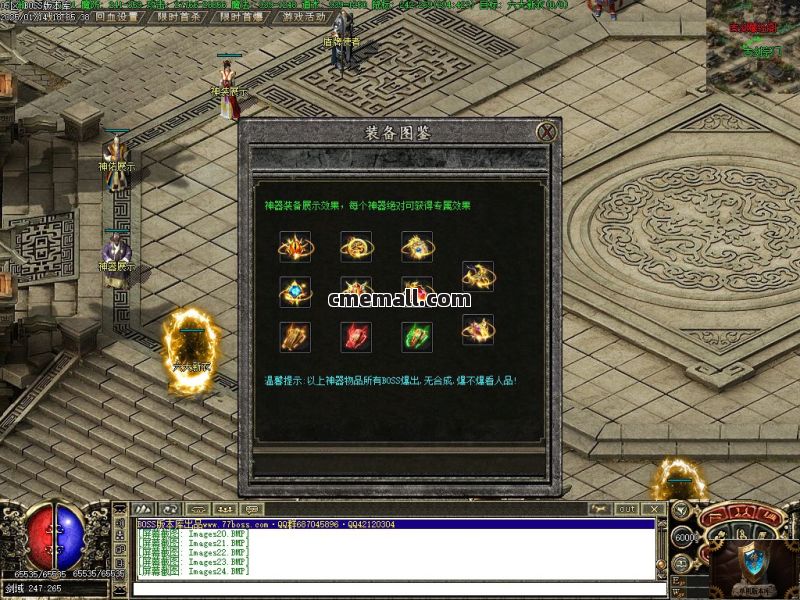Viewport: 800px width, 600px height.
Task: Close the 装备图鉴 equipment codex window
Action: click(546, 131)
